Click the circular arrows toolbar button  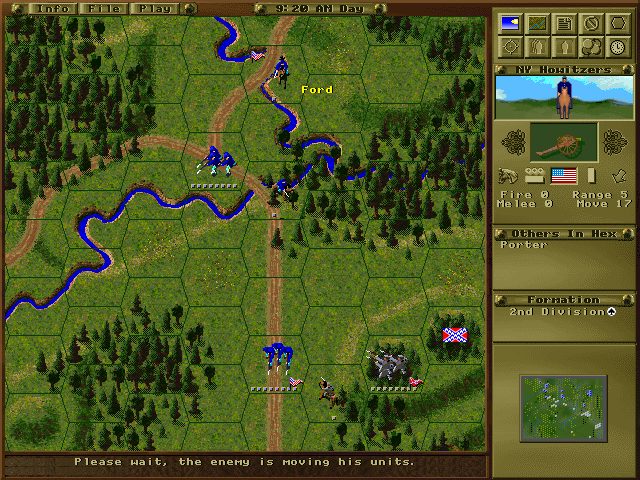coord(591,46)
